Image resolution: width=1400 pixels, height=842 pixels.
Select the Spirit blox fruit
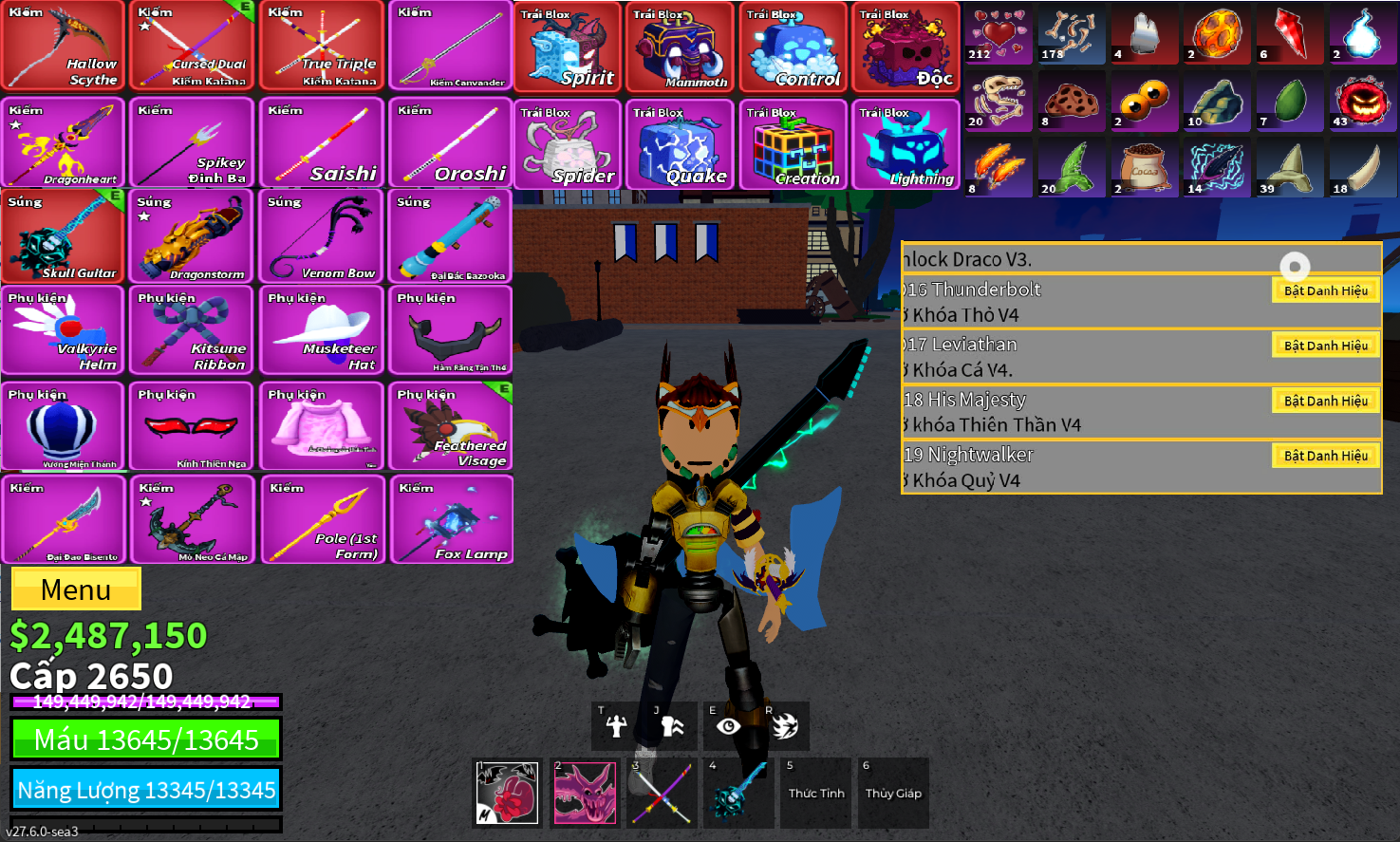[x=568, y=47]
